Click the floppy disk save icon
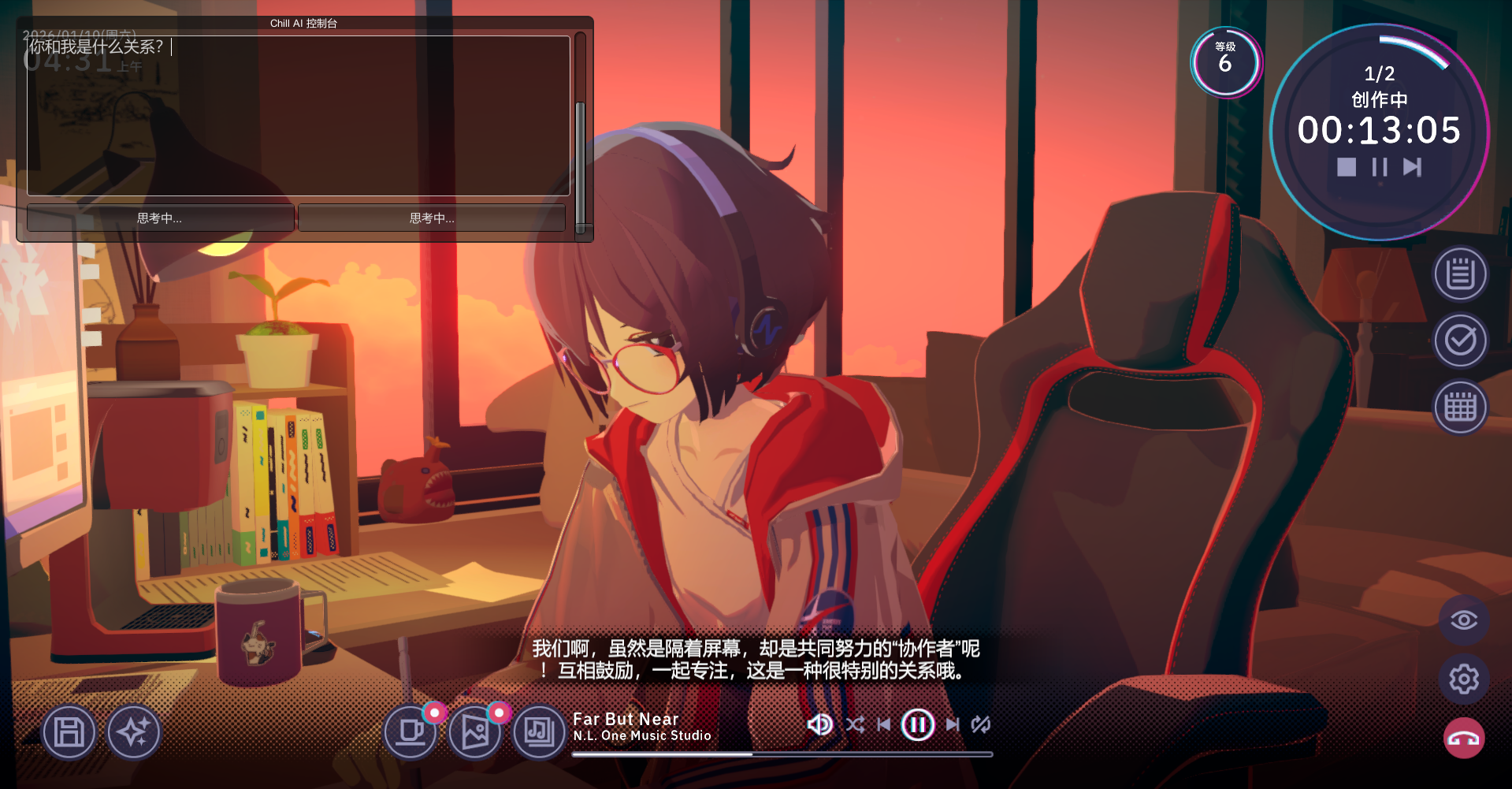The image size is (1512, 789). (69, 732)
